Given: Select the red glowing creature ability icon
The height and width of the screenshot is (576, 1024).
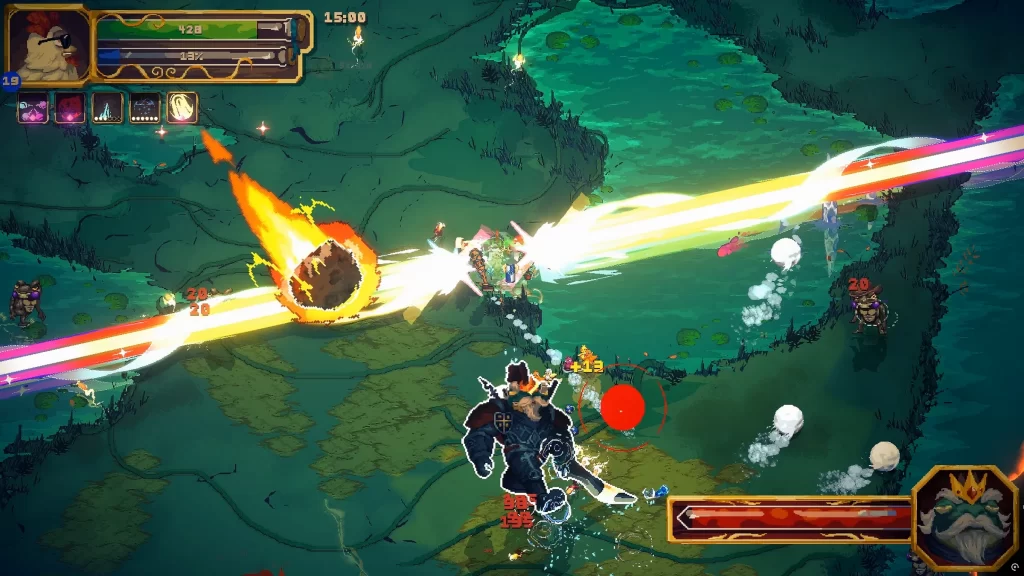Looking at the screenshot, I should click(70, 108).
